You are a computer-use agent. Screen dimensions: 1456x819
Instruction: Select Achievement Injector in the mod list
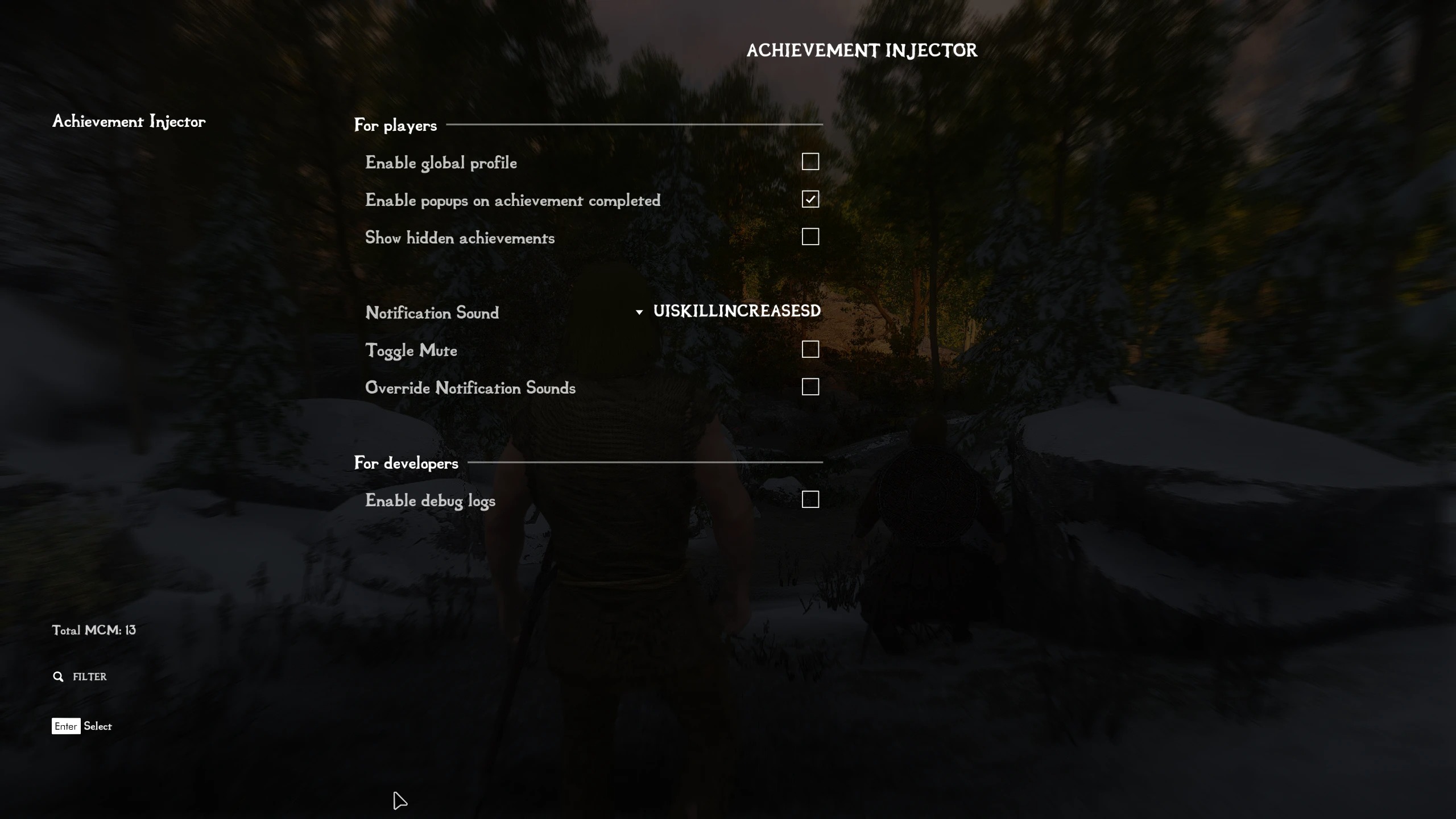pos(129,121)
